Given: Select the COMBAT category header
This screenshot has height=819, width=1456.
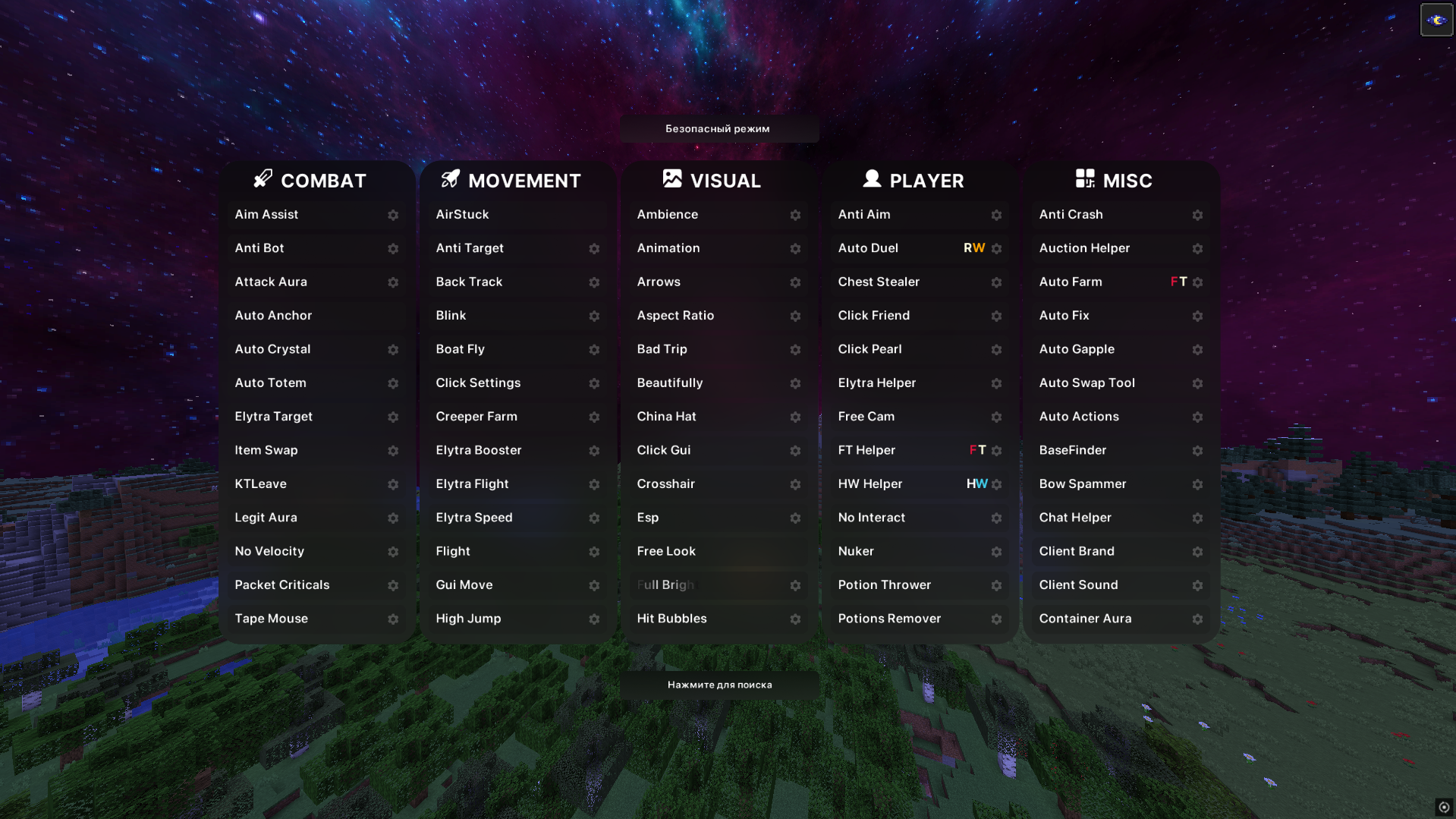Looking at the screenshot, I should tap(322, 180).
